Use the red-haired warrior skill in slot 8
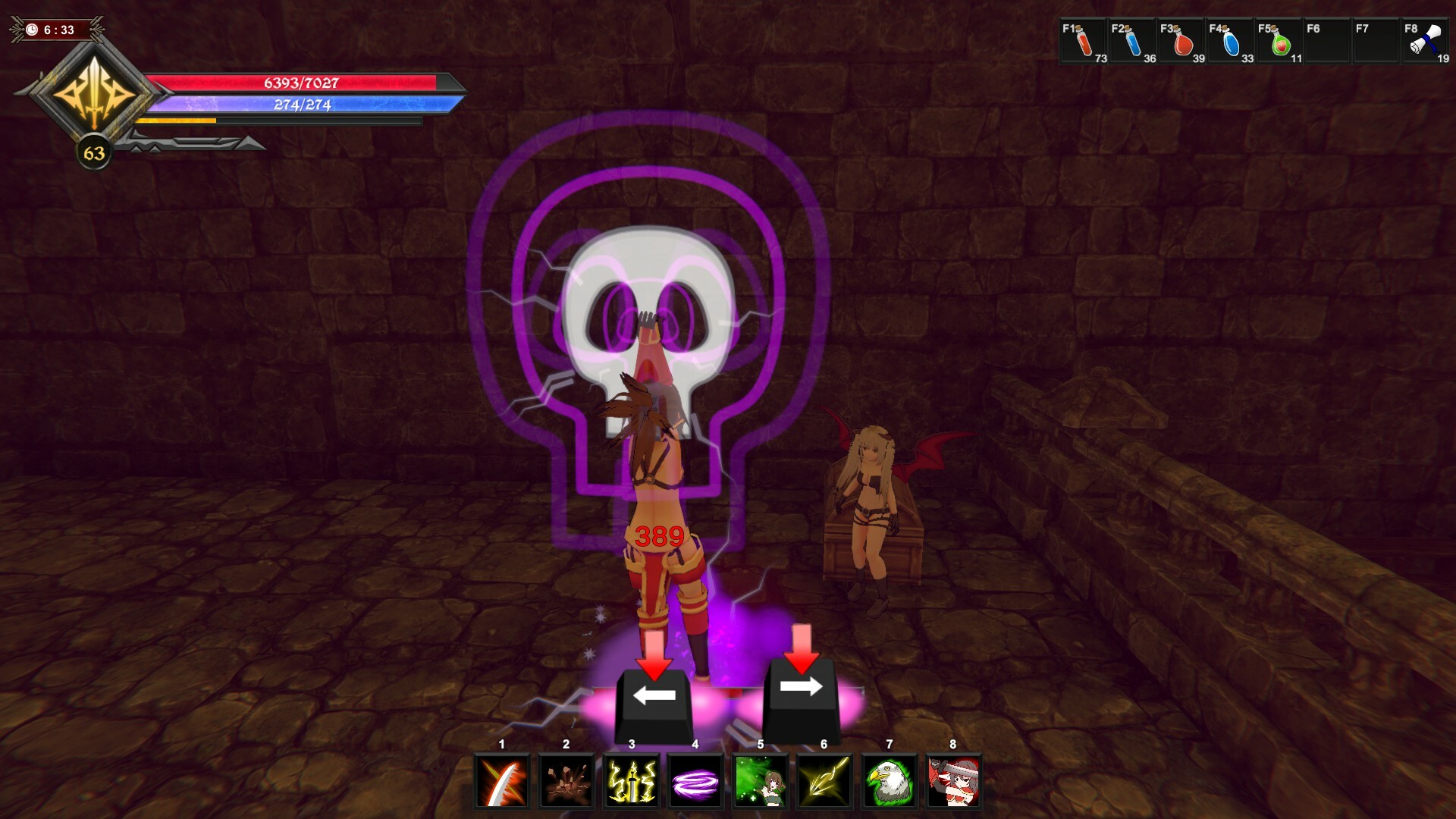This screenshot has width=1456, height=819. click(x=954, y=783)
